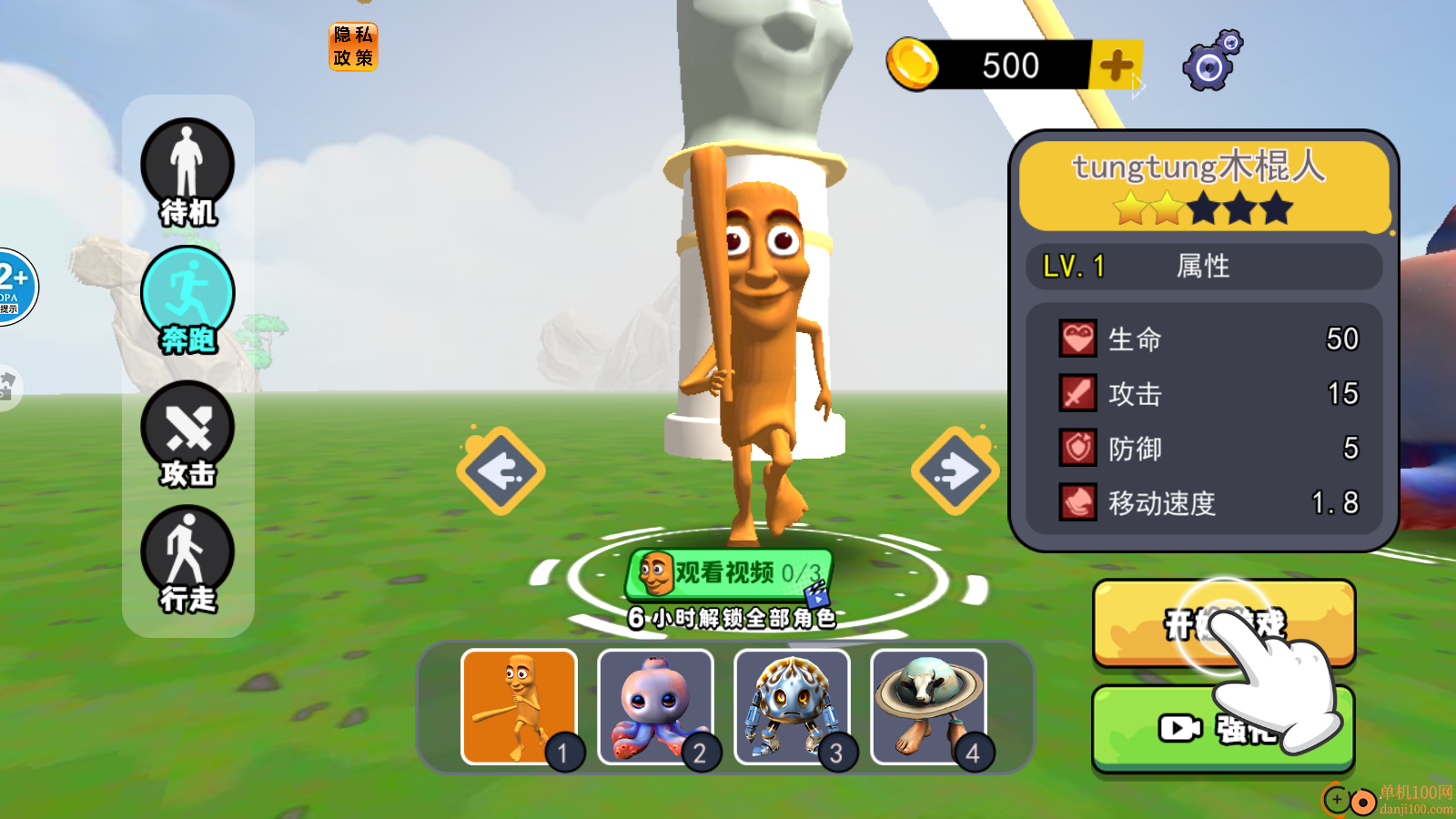Select the idle (待机) animation

pos(187,173)
